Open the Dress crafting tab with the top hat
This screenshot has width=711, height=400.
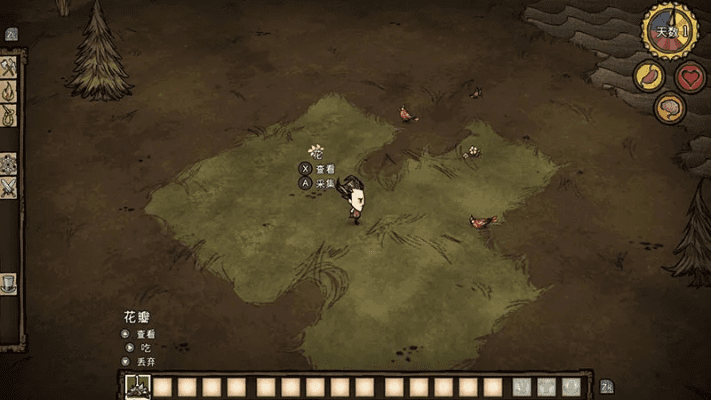click(x=9, y=283)
